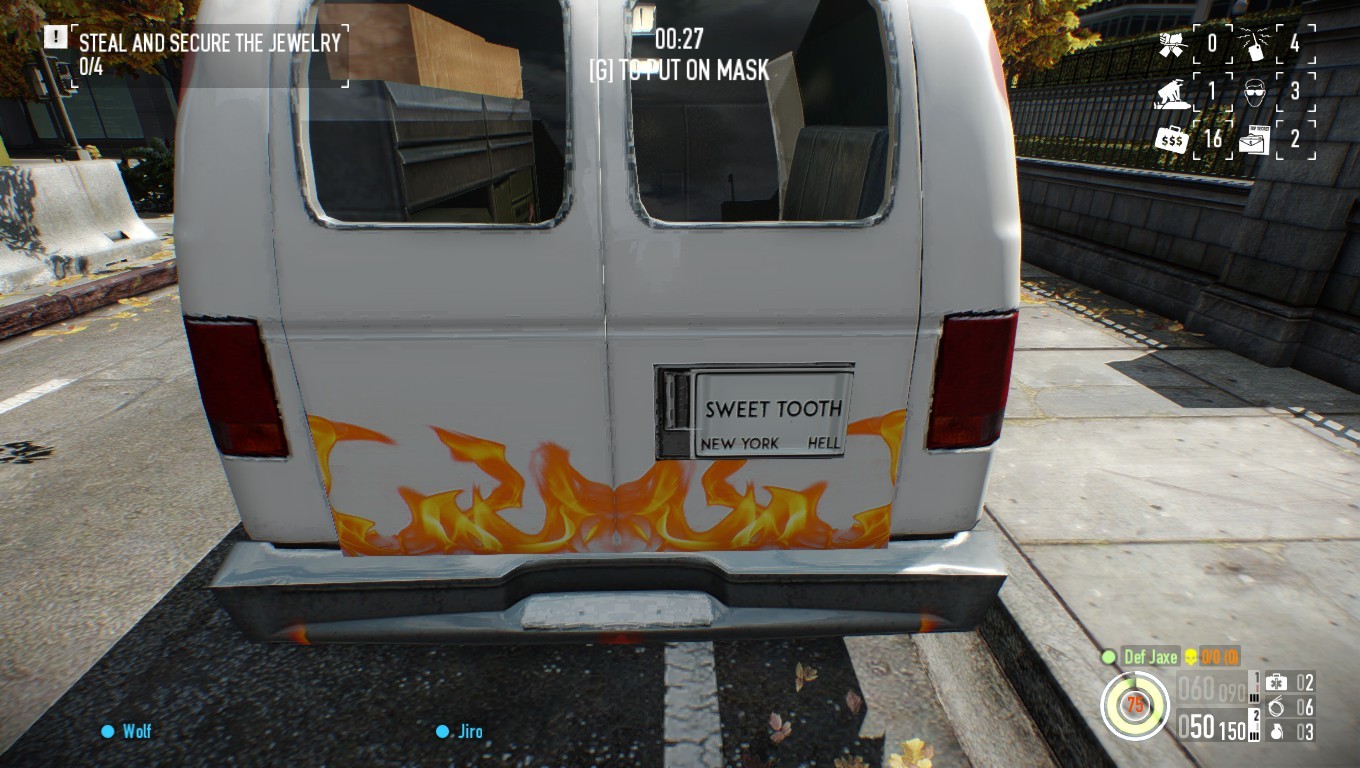The height and width of the screenshot is (768, 1360).
Task: Click the grenade icon showing 03
Action: click(x=1277, y=732)
